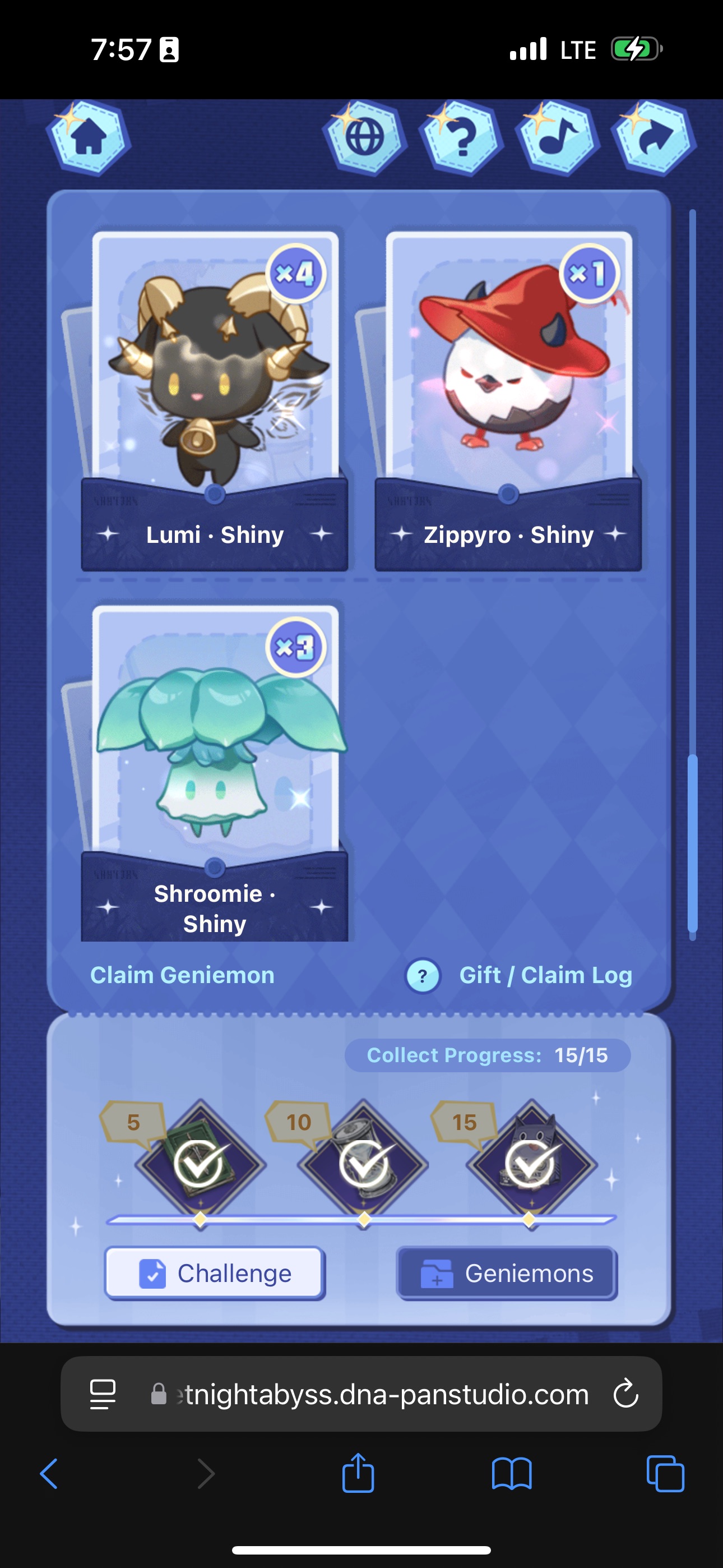Open the Gift / Claim Log
Image resolution: width=723 pixels, height=1568 pixels.
(545, 975)
